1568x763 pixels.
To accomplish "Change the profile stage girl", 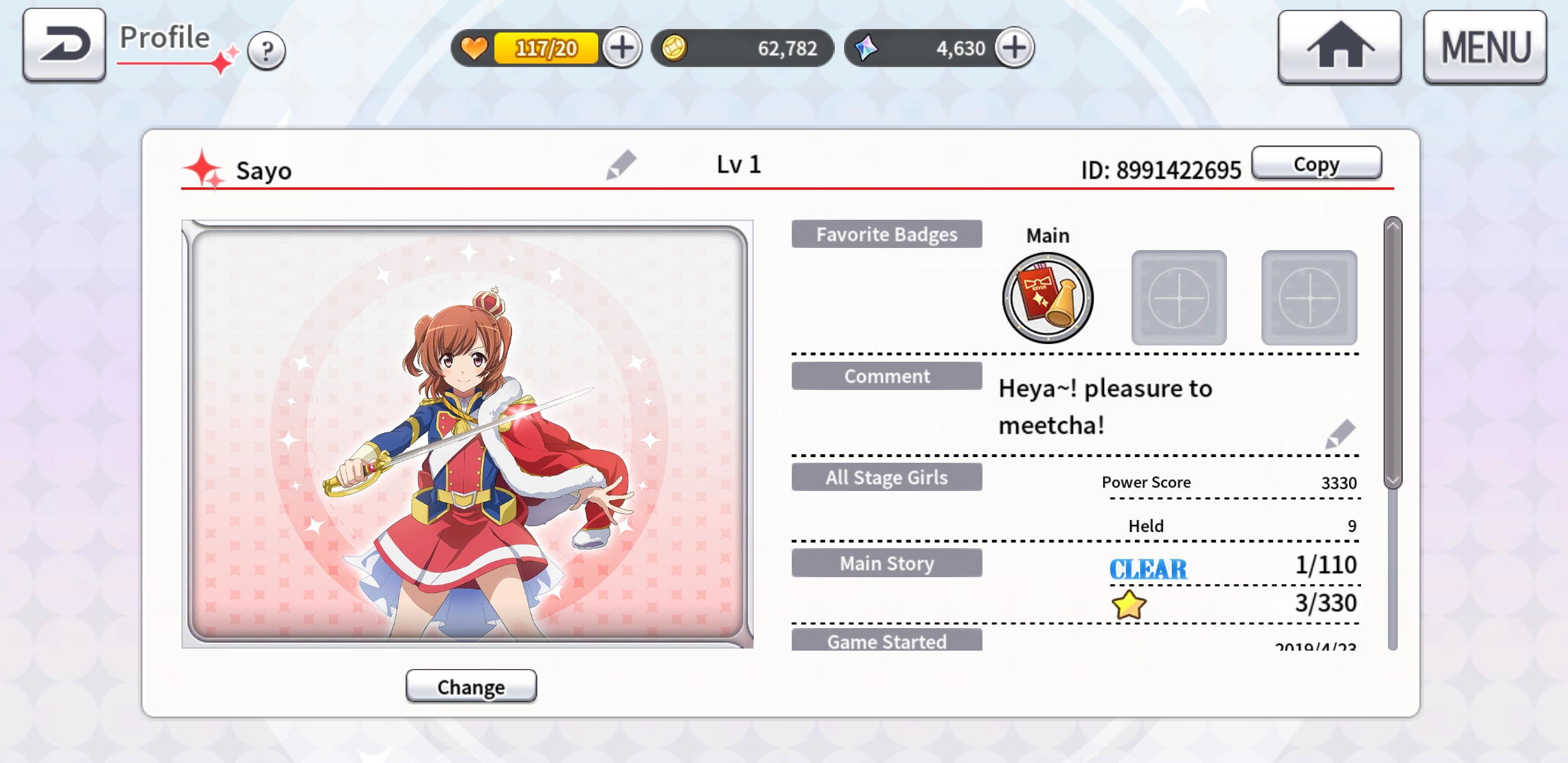I will tap(471, 686).
